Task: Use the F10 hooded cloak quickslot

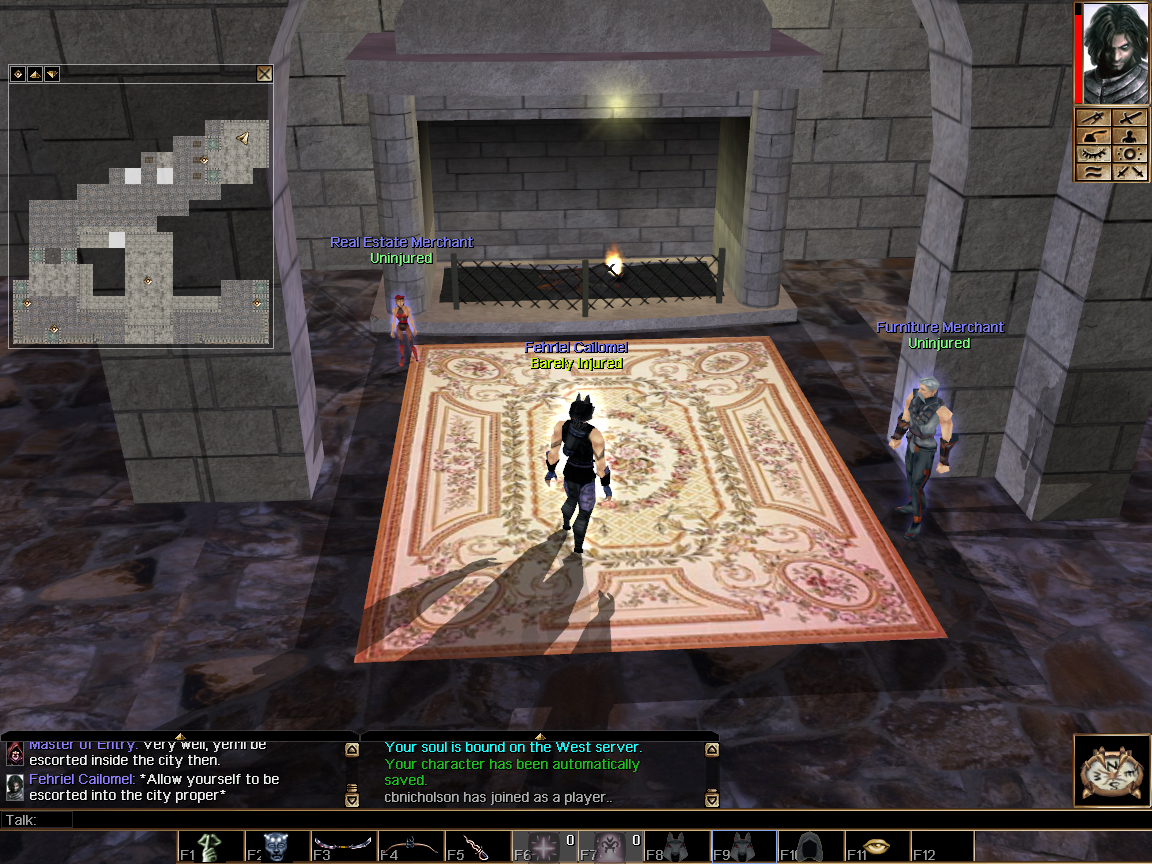Action: (x=811, y=847)
